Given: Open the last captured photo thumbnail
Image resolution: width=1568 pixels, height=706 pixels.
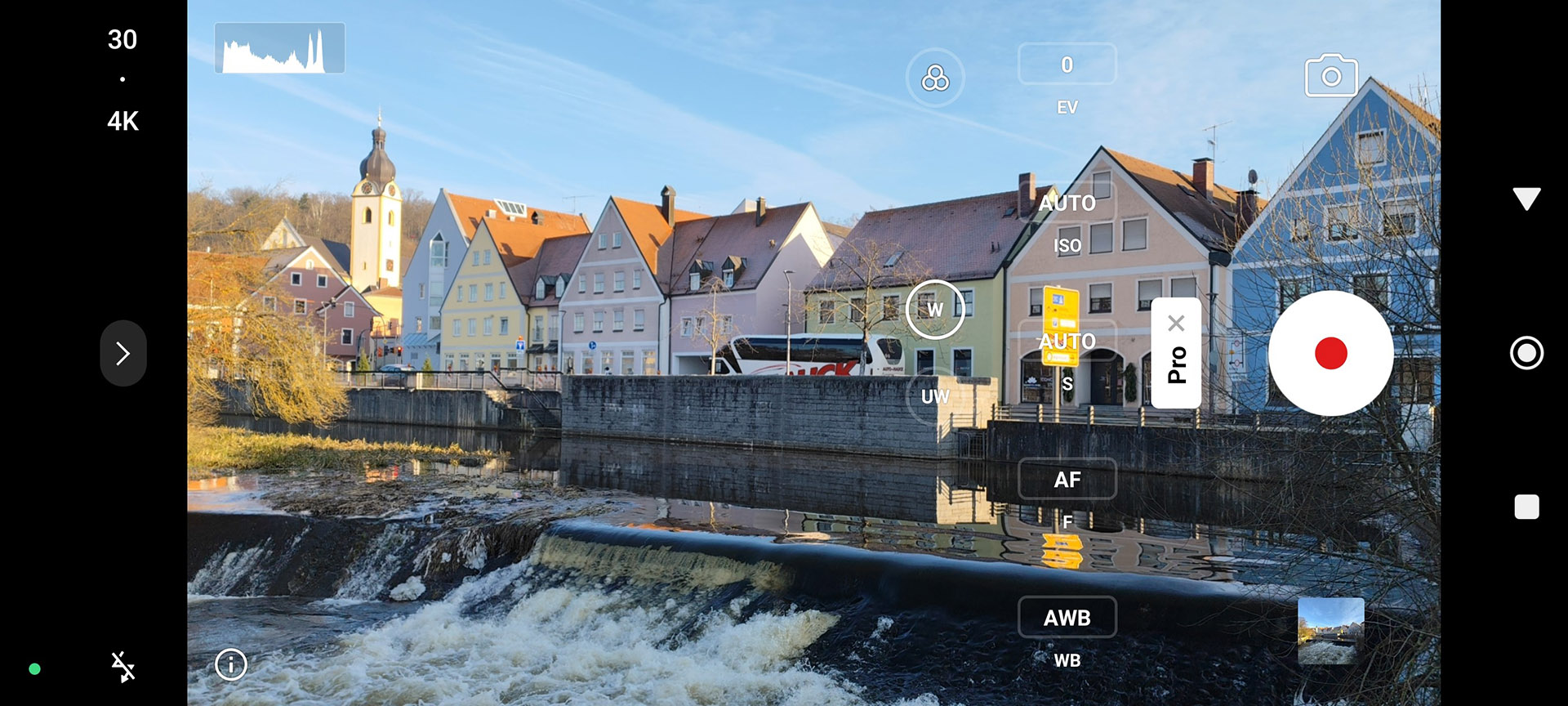Looking at the screenshot, I should tap(1330, 630).
